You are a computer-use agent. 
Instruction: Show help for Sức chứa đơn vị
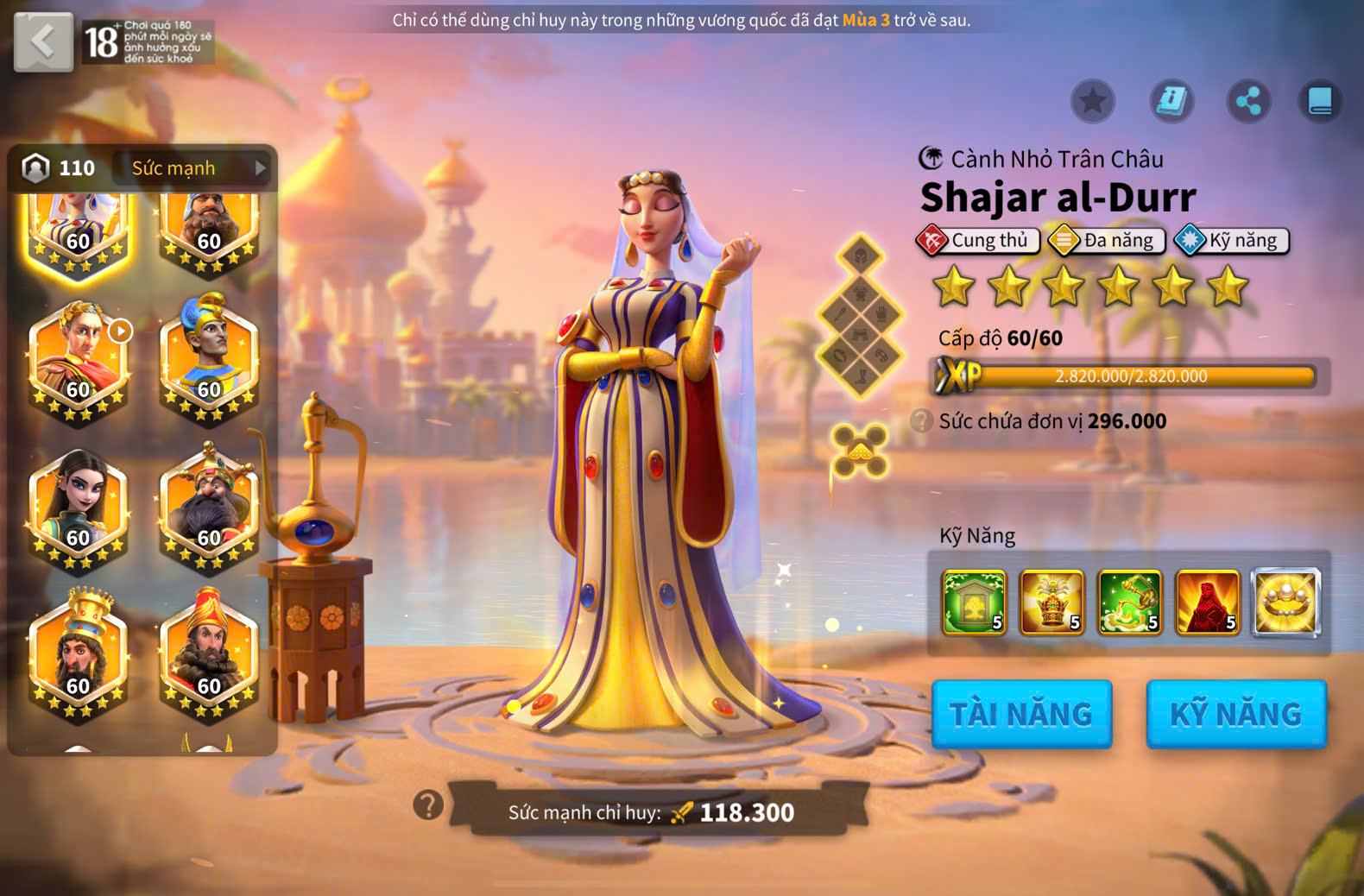pyautogui.click(x=922, y=421)
